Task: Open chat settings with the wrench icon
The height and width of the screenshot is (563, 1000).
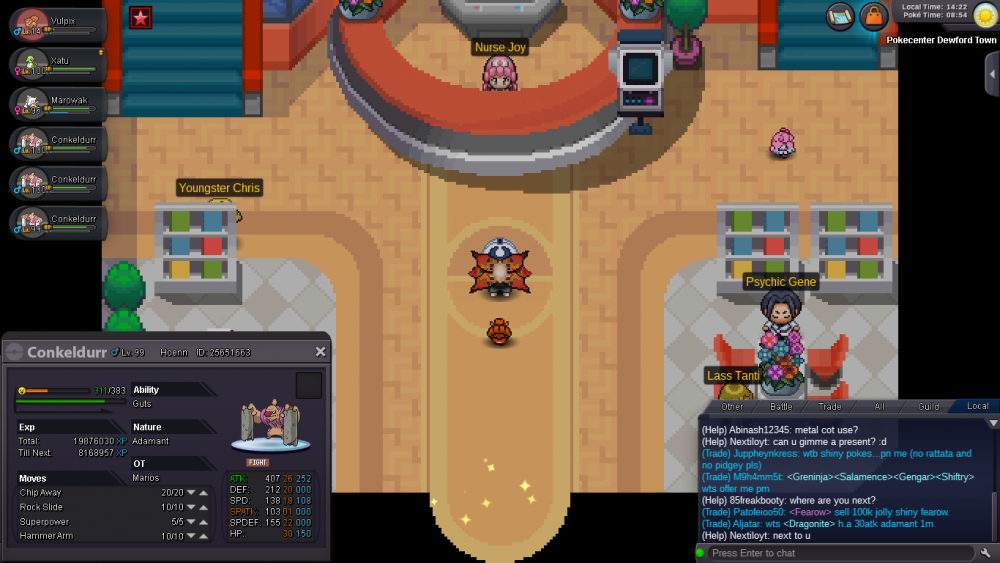Action: tap(986, 553)
